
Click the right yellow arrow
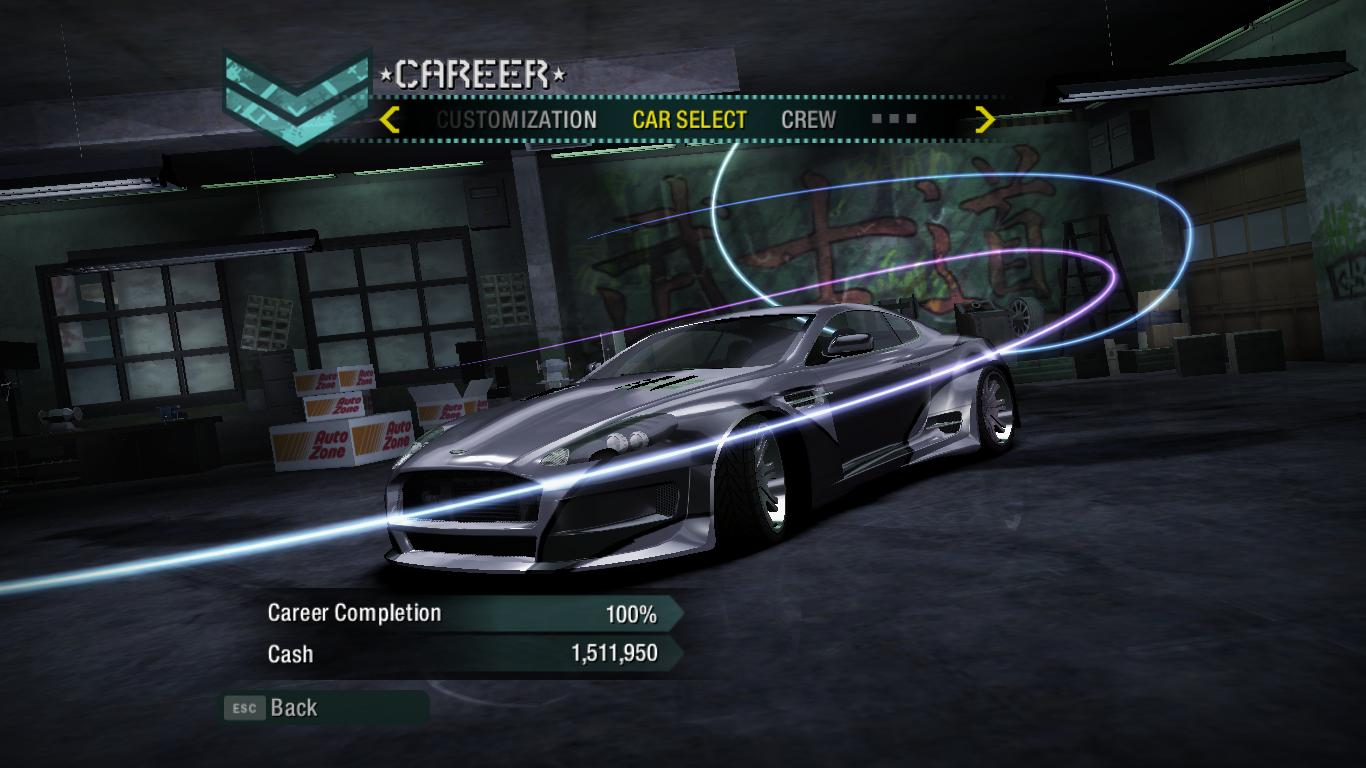[985, 120]
